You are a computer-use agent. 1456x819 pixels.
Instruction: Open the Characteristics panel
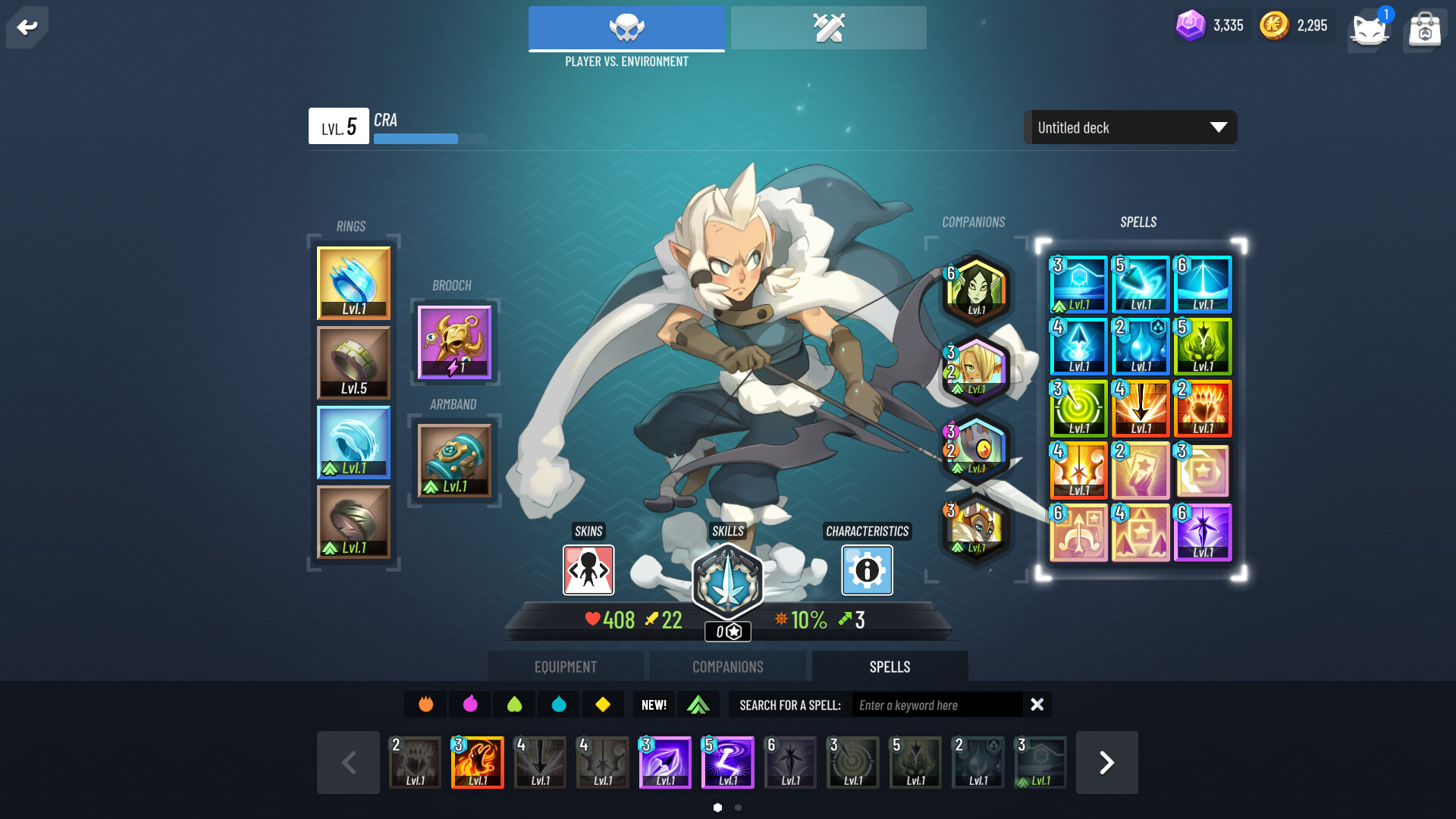(x=867, y=571)
